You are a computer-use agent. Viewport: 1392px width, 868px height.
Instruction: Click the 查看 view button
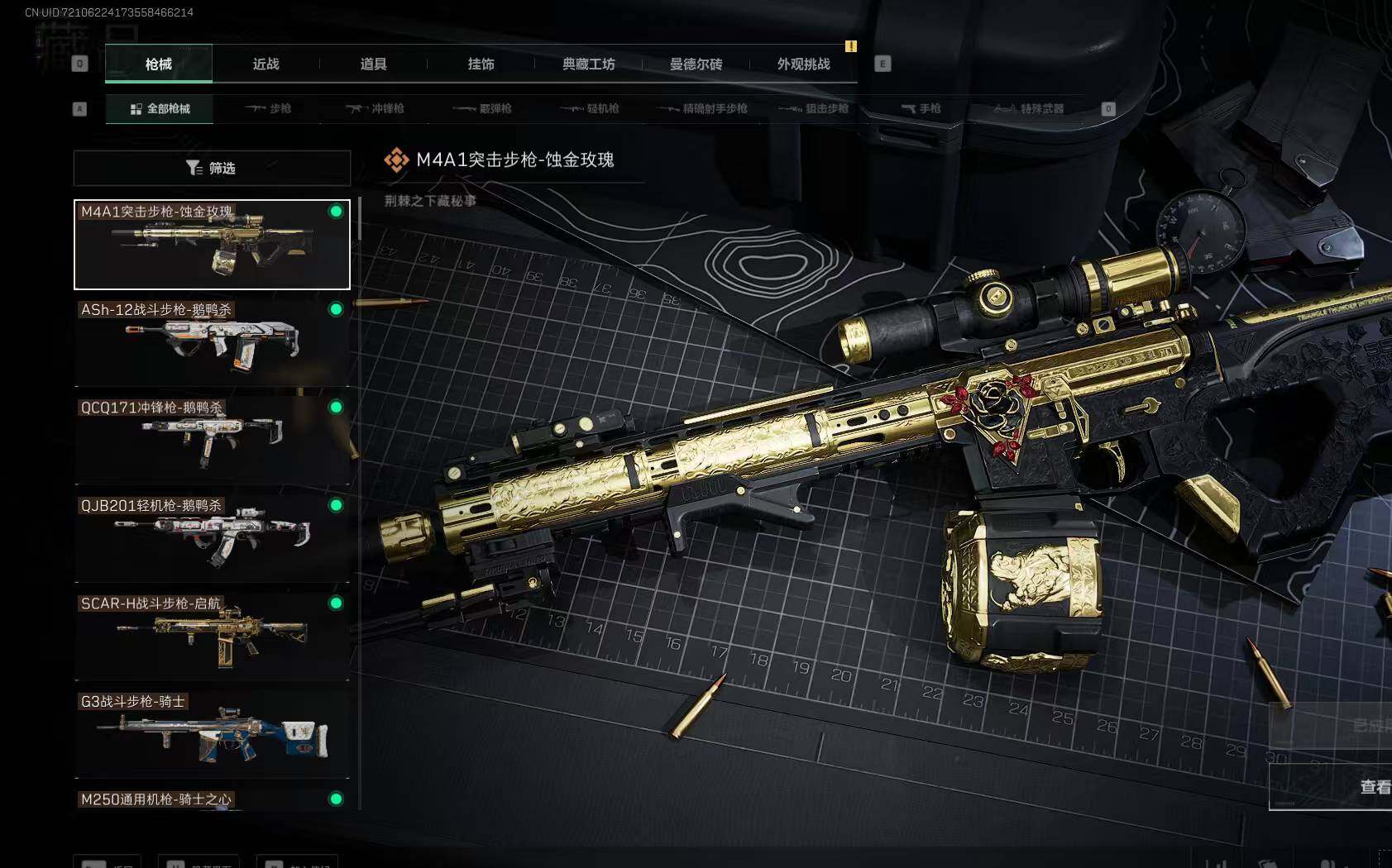tap(1375, 787)
